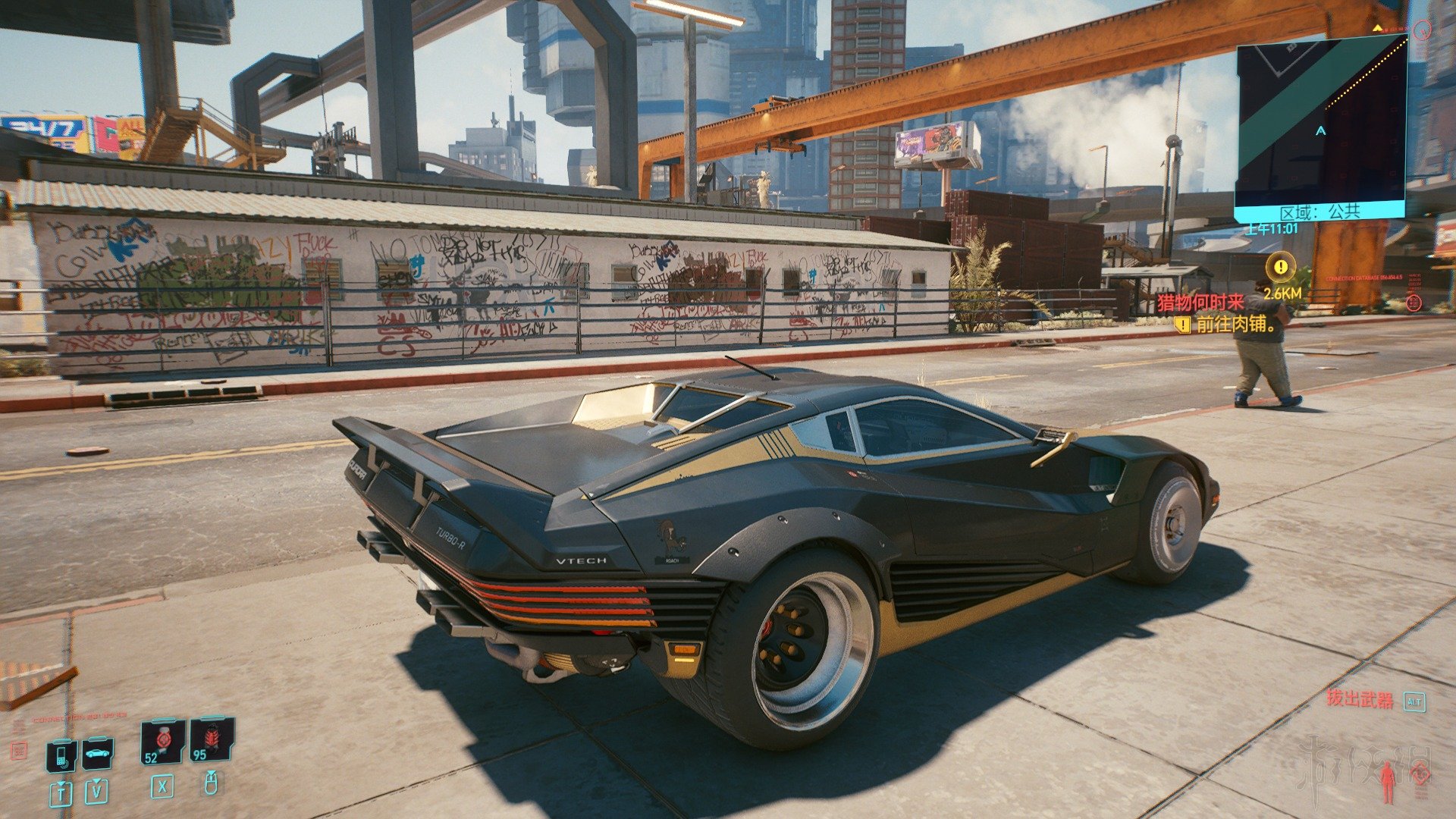
Task: Use the healing inhaler slot showing 52
Action: click(x=162, y=741)
